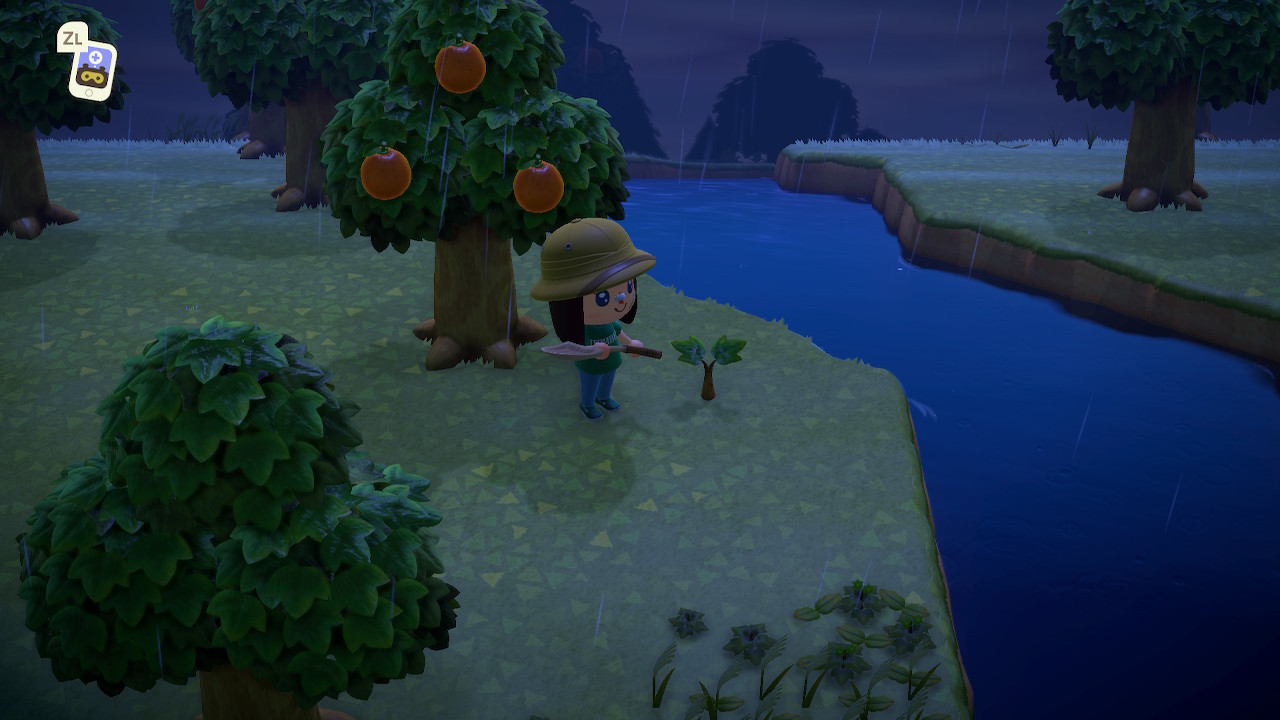Open the NookPhone icon
The height and width of the screenshot is (720, 1280).
click(x=92, y=69)
